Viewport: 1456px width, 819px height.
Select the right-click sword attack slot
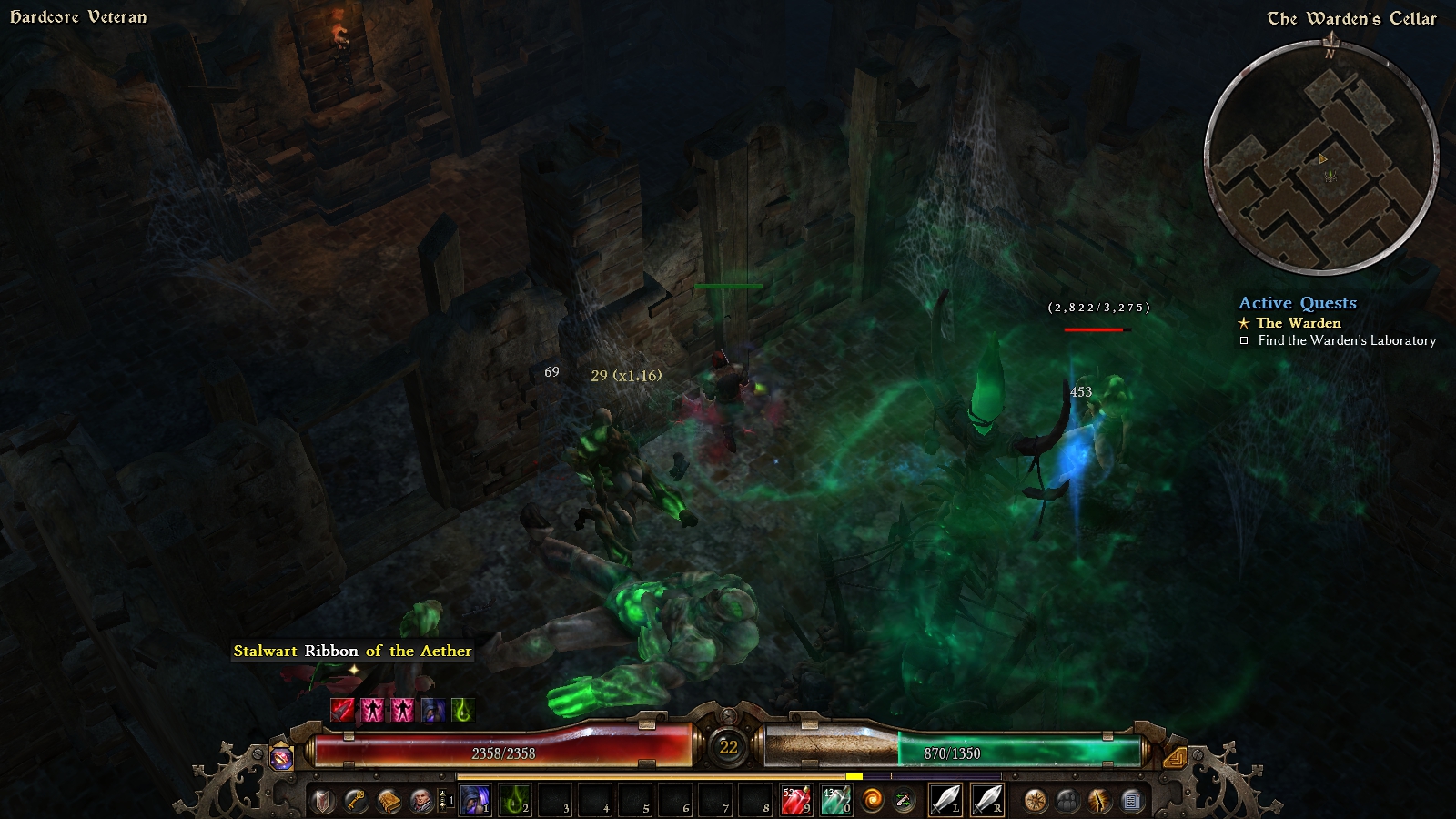pyautogui.click(x=986, y=801)
